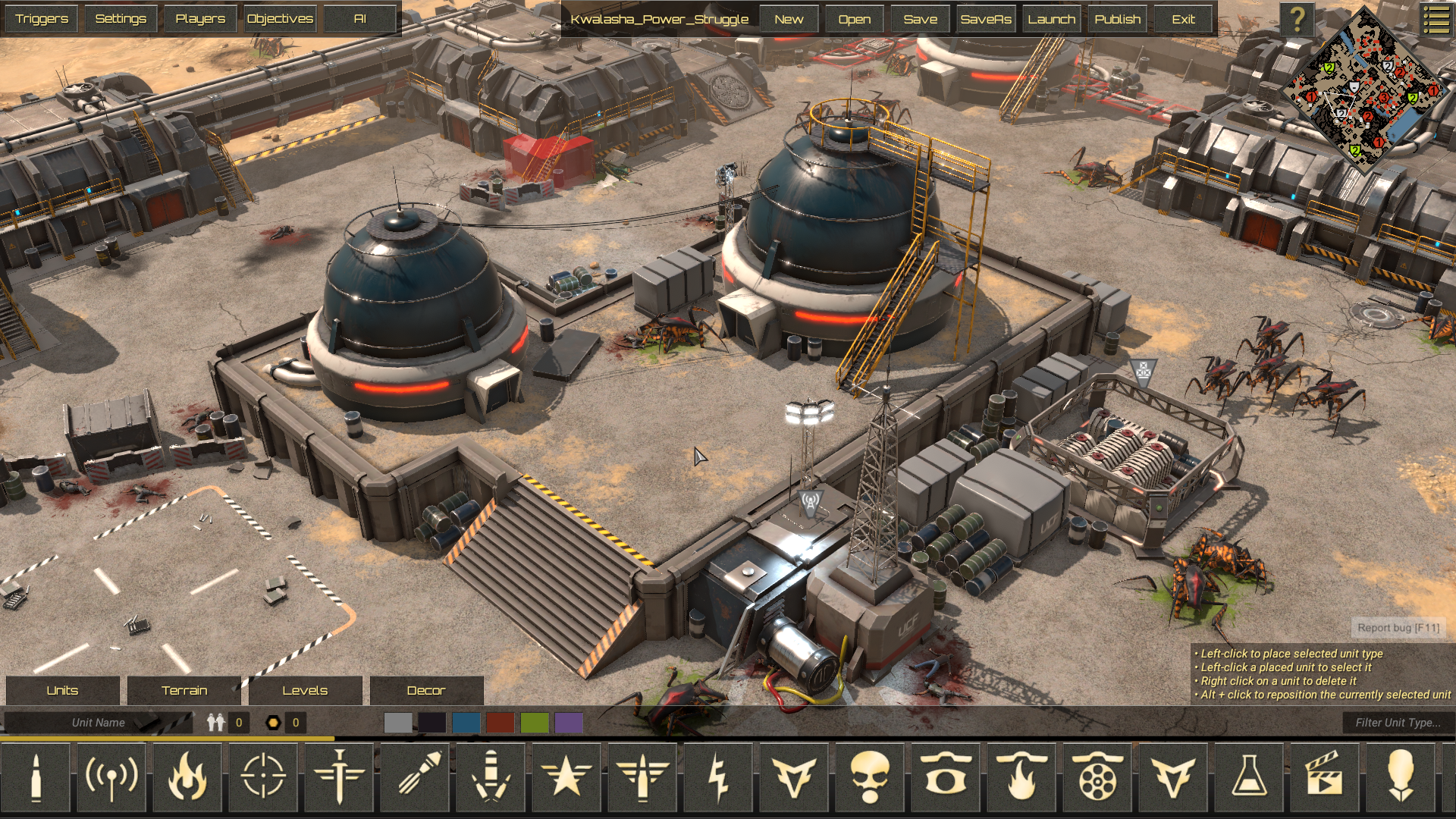Viewport: 1456px width, 819px height.
Task: Select the blue player color swatch
Action: (466, 723)
